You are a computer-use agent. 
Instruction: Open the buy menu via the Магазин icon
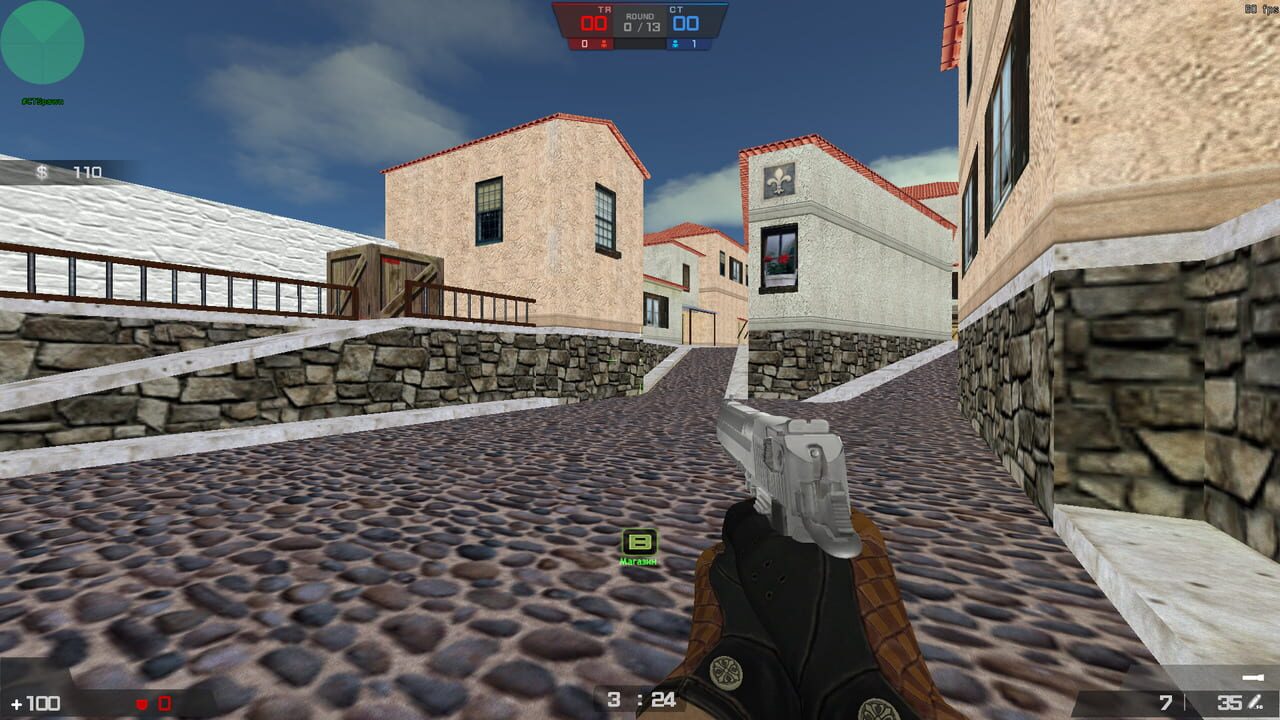point(637,563)
